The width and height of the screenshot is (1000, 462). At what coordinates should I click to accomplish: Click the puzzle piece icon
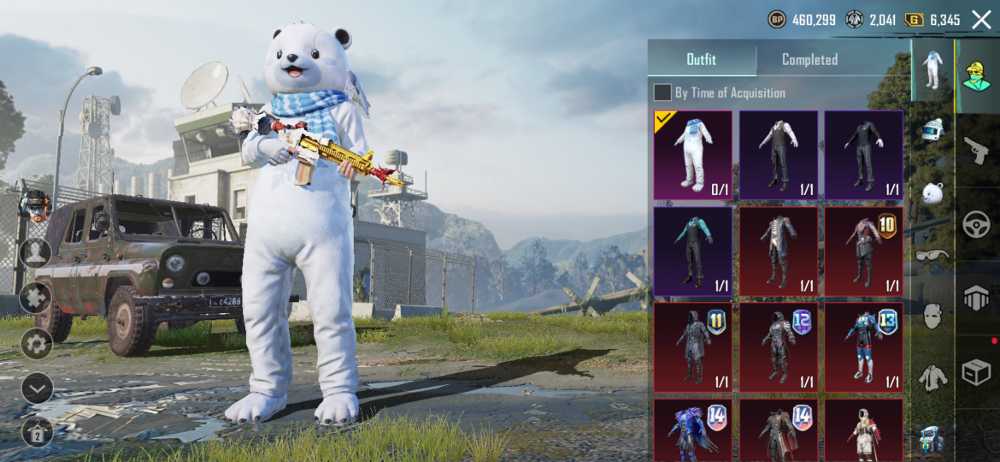tap(36, 297)
